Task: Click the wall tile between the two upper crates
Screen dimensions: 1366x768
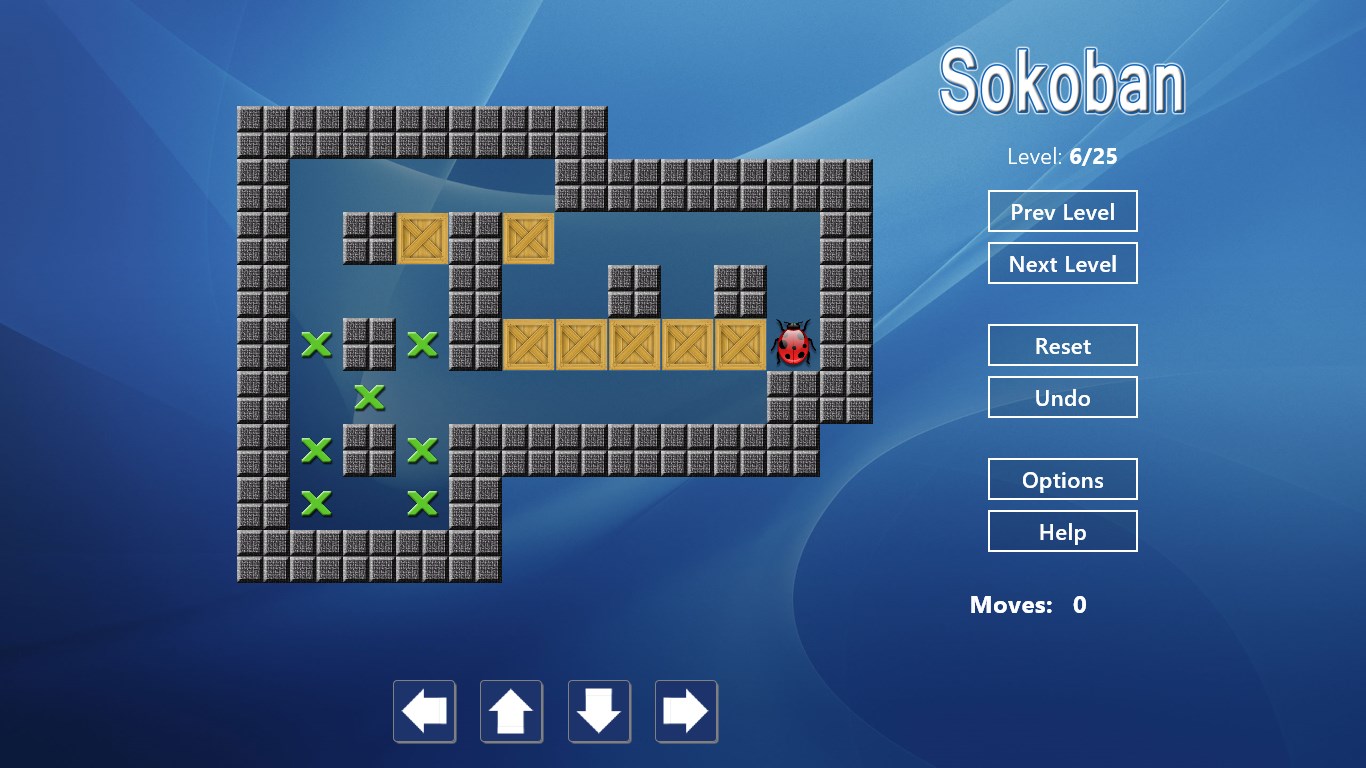Action: point(476,238)
